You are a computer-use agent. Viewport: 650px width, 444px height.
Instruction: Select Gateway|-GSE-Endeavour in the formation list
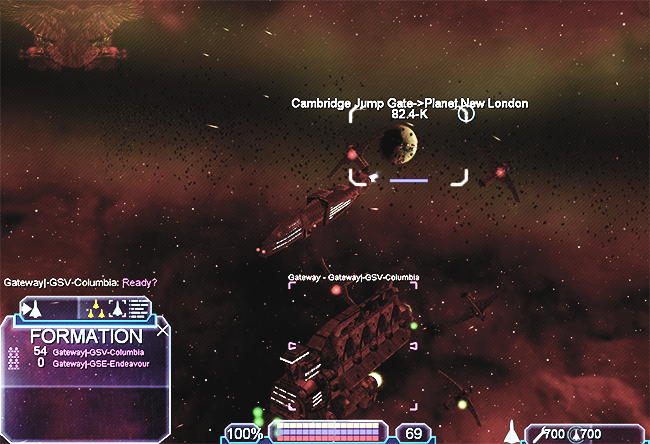click(x=98, y=363)
